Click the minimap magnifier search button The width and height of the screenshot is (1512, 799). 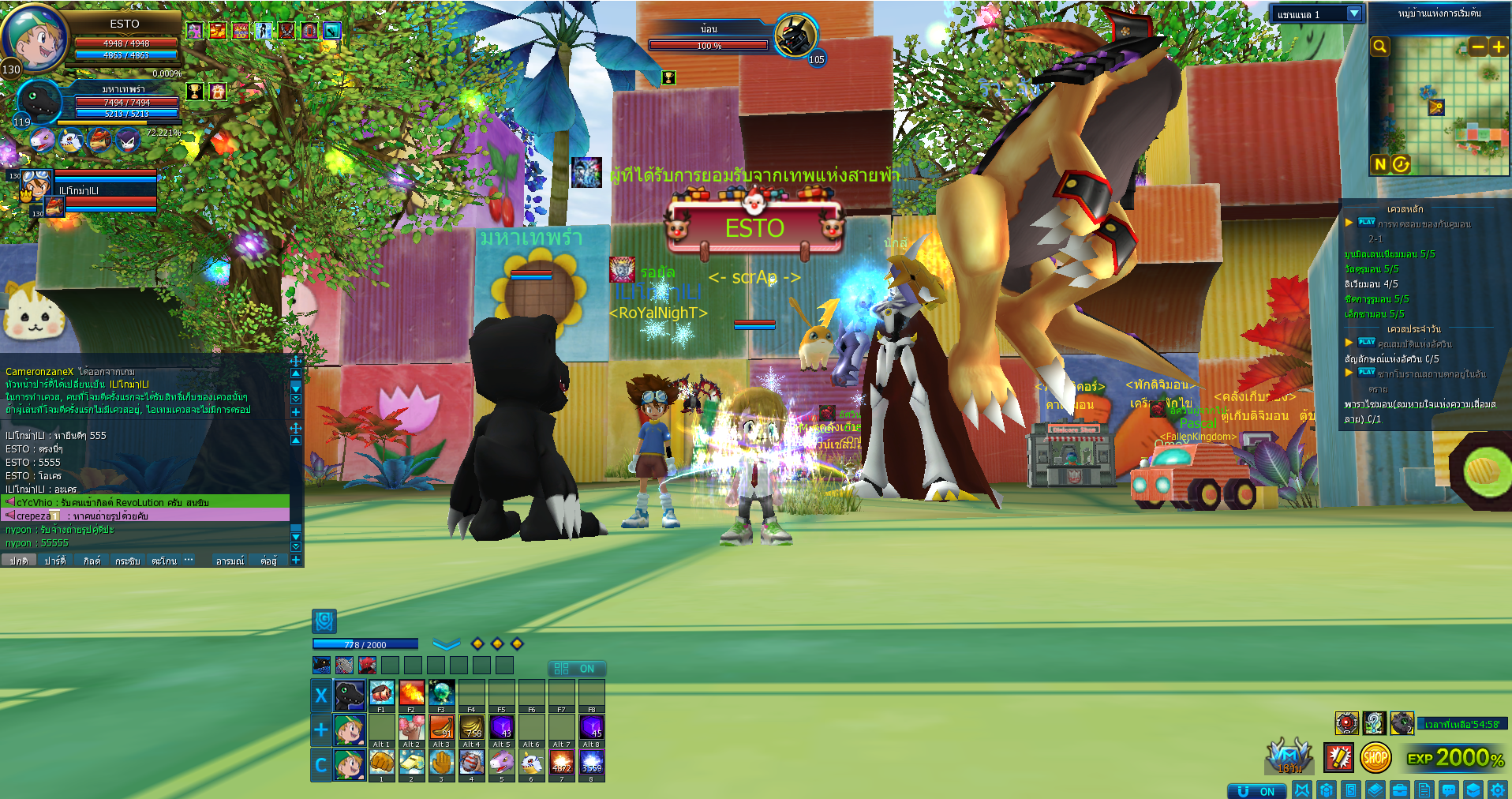[x=1379, y=47]
